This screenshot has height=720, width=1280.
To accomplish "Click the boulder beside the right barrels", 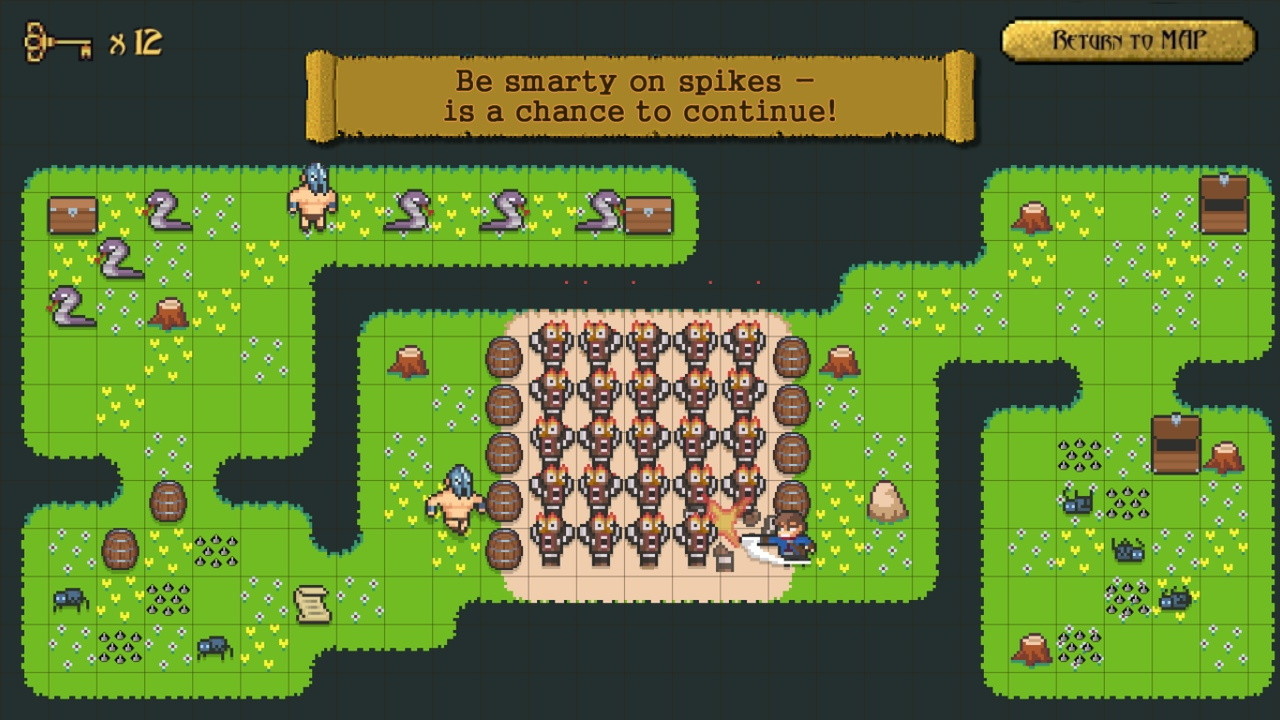I will 888,500.
